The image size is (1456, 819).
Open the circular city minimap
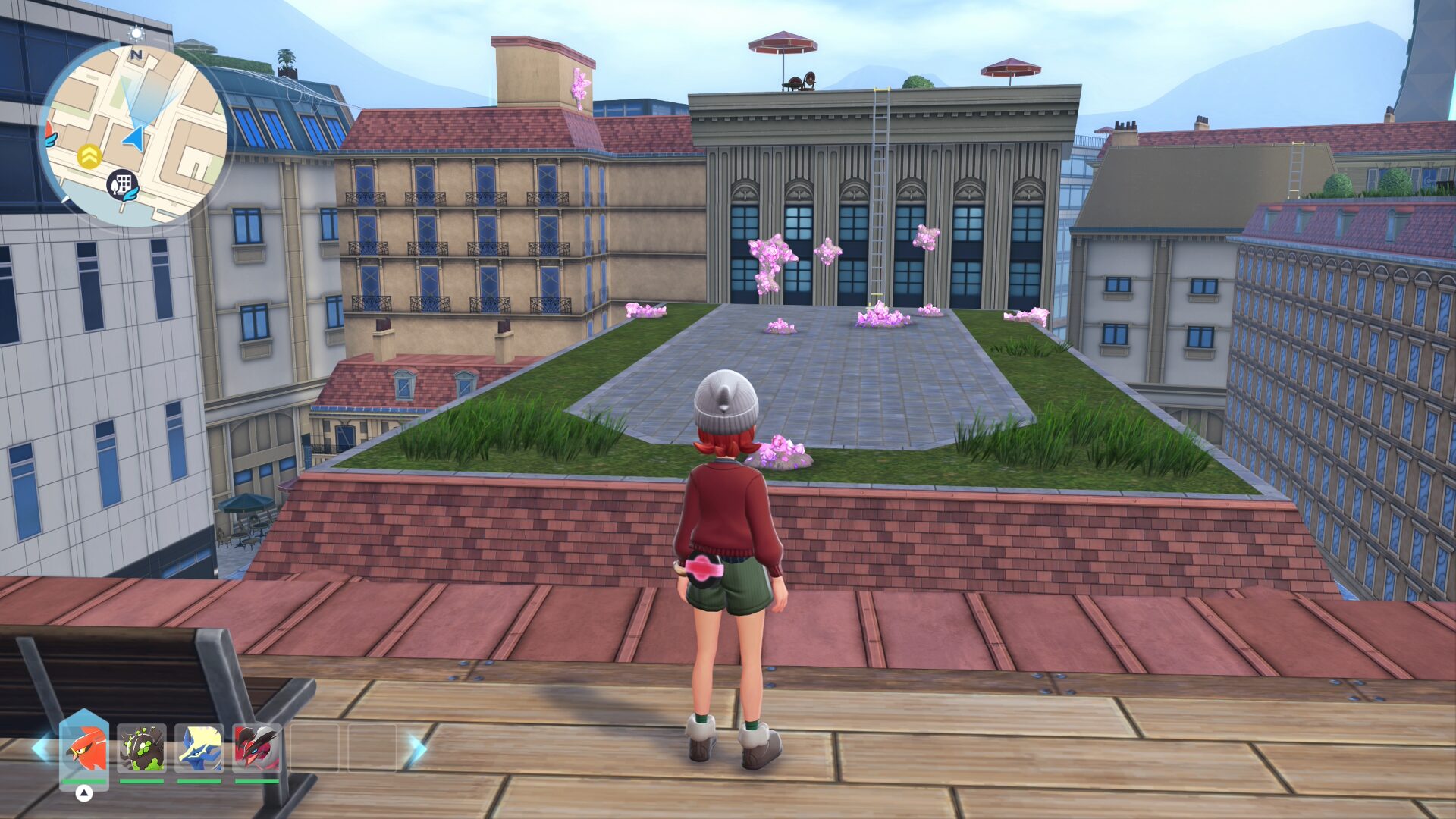133,134
